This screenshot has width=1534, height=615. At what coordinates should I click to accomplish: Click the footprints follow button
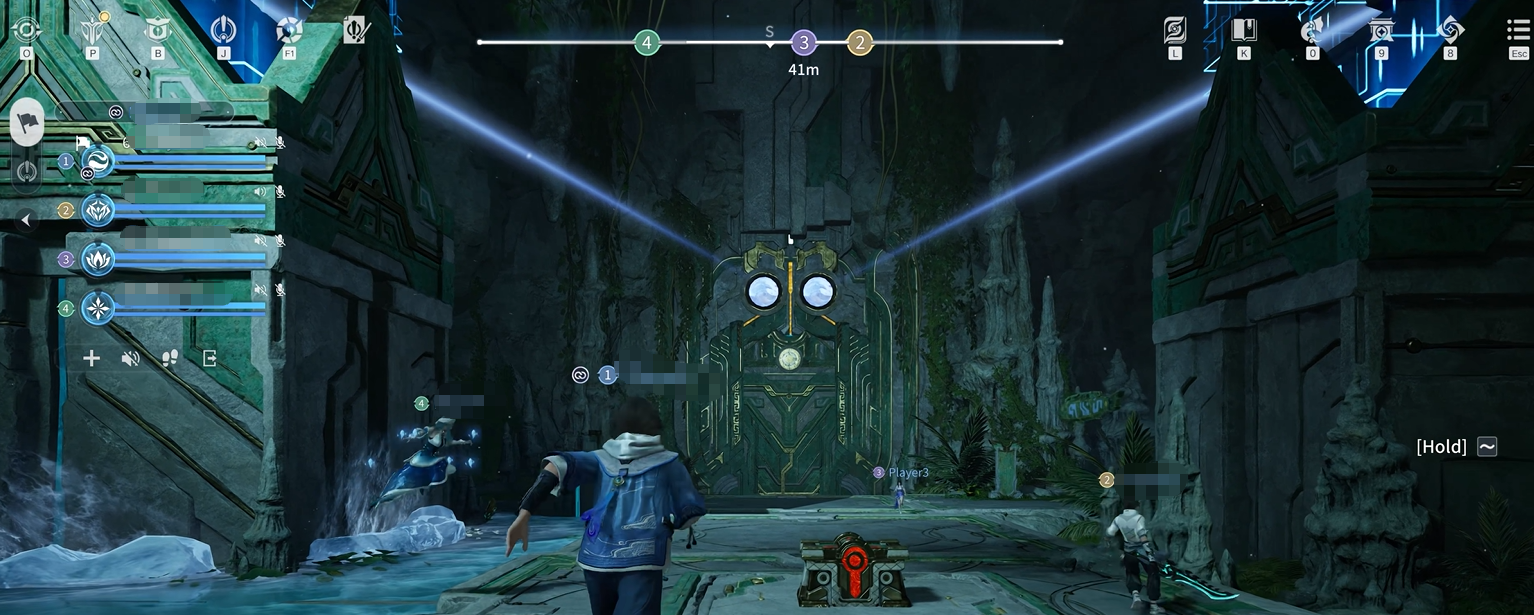(169, 358)
